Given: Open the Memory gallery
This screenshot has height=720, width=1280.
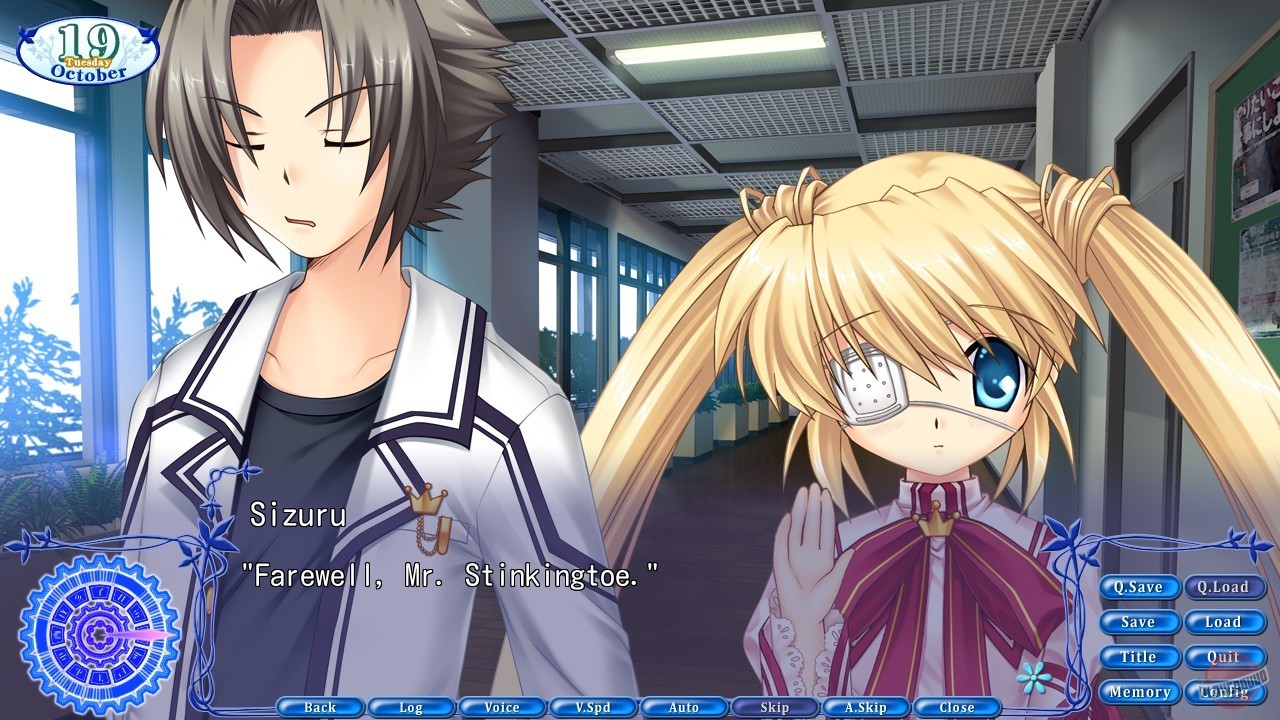Looking at the screenshot, I should (1141, 691).
